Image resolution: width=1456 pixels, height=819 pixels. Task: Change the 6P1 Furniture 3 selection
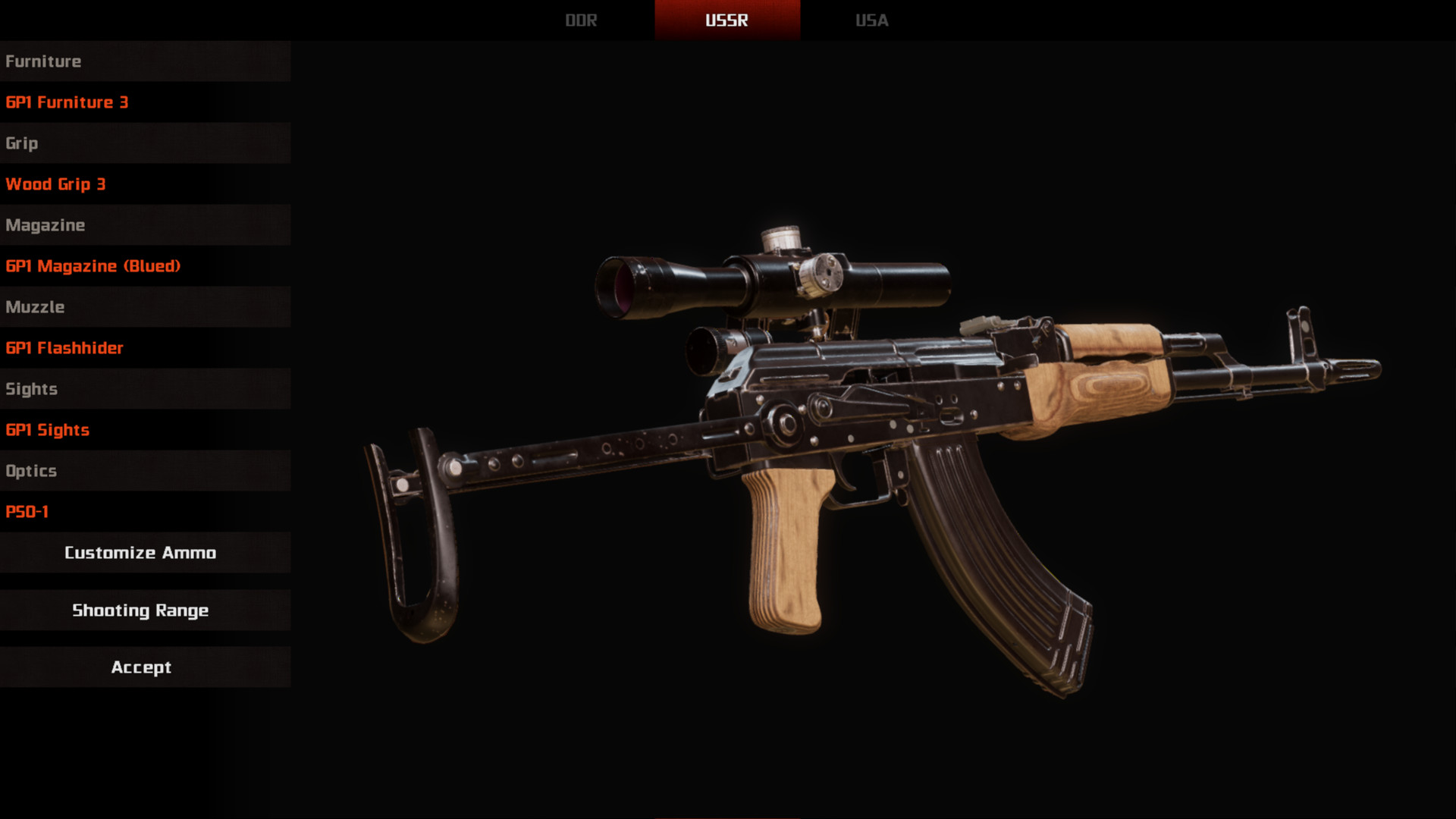click(x=67, y=102)
